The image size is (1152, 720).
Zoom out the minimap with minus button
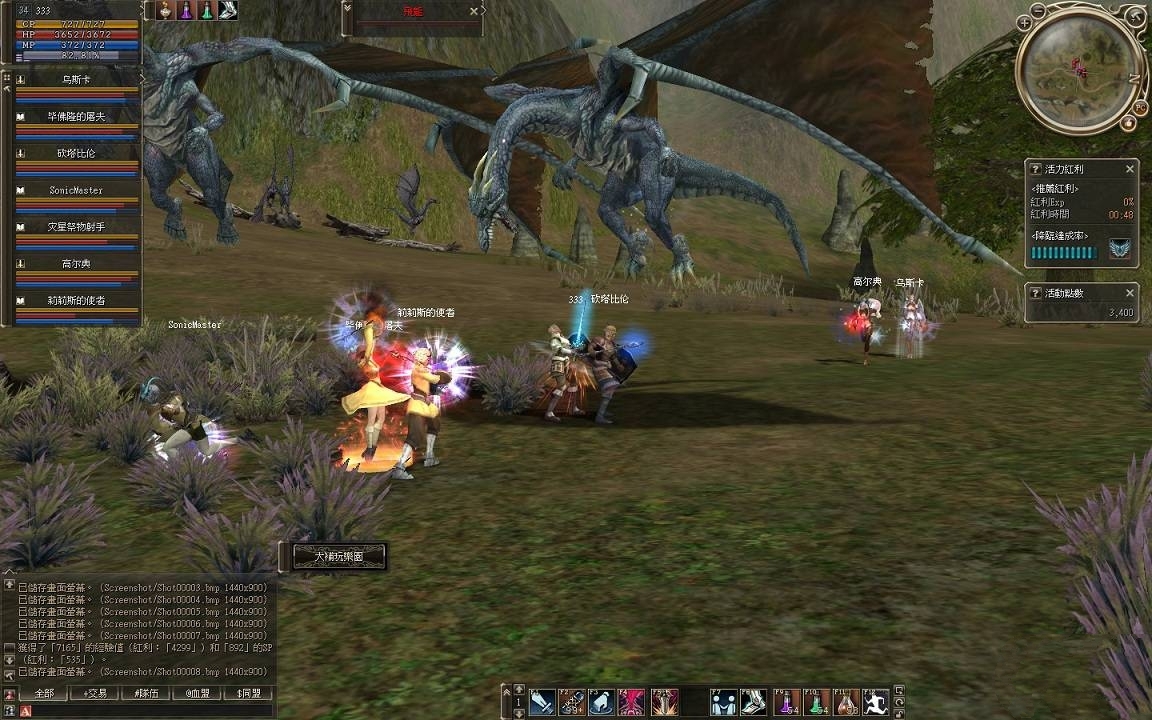pyautogui.click(x=1038, y=11)
